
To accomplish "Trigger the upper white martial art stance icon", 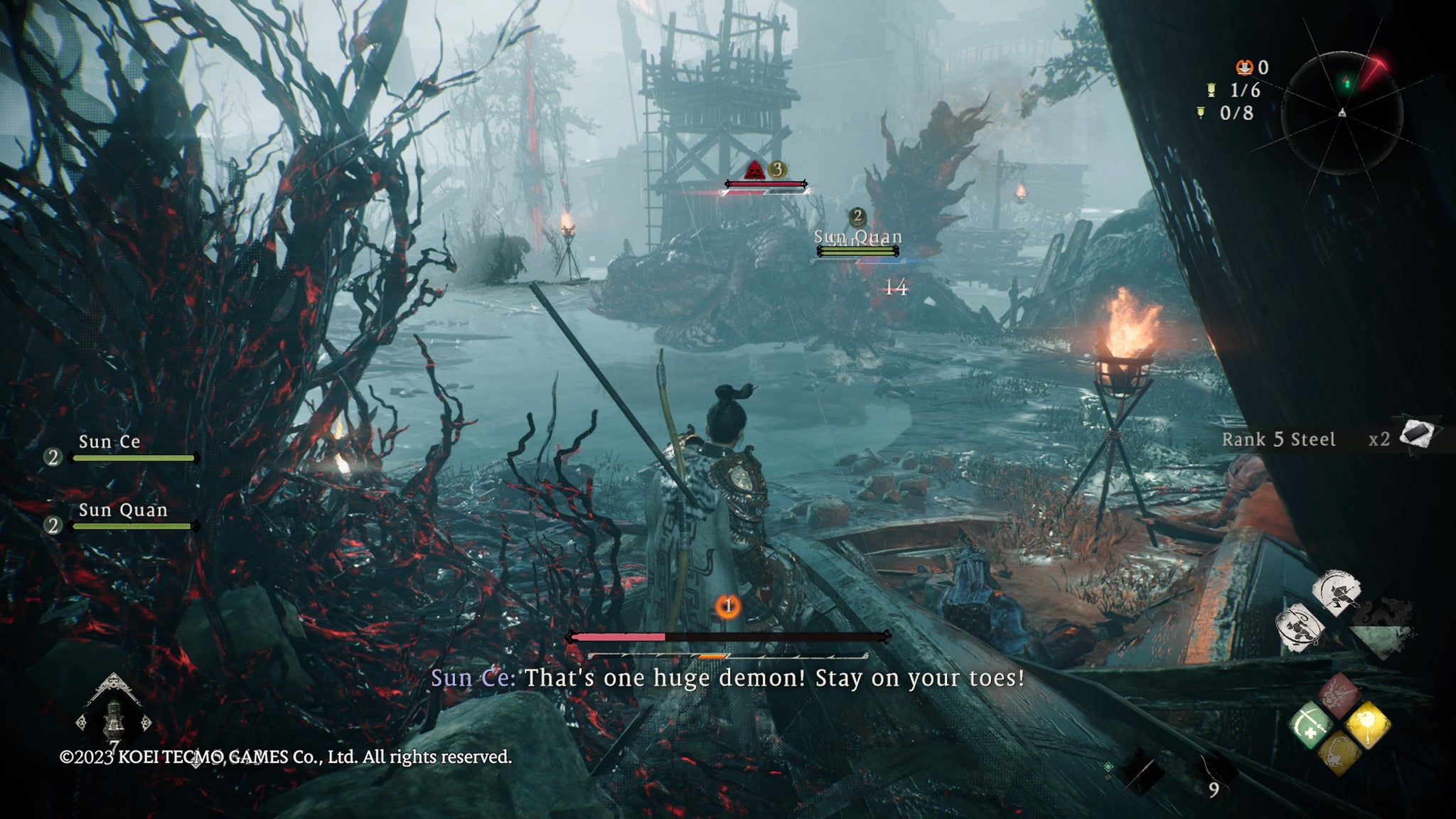I will (x=1337, y=592).
